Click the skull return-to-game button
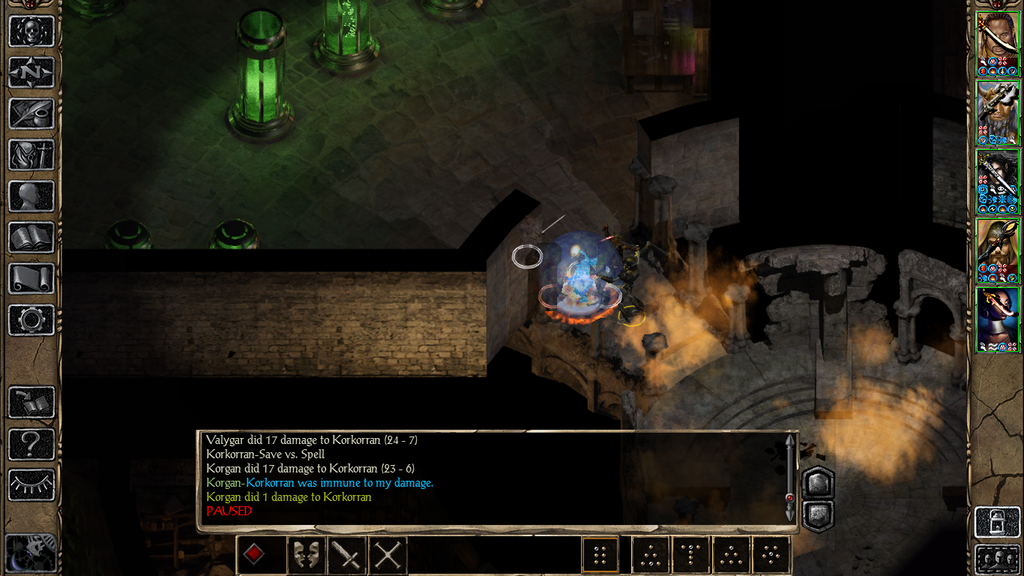1024x576 pixels. (x=31, y=31)
